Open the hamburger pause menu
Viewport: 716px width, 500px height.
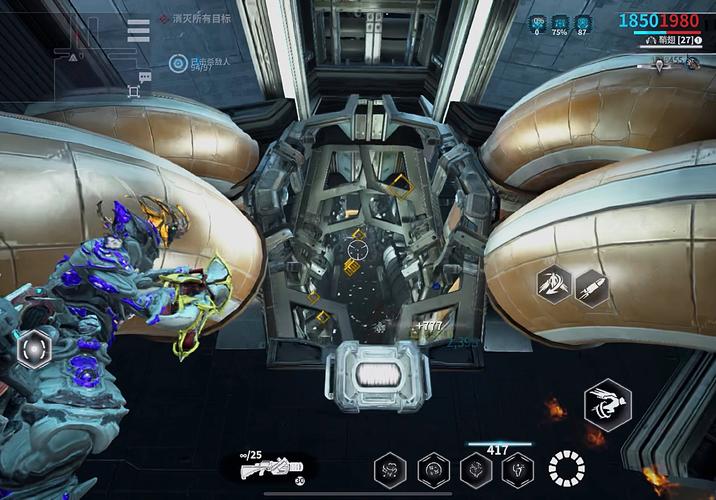[x=138, y=31]
